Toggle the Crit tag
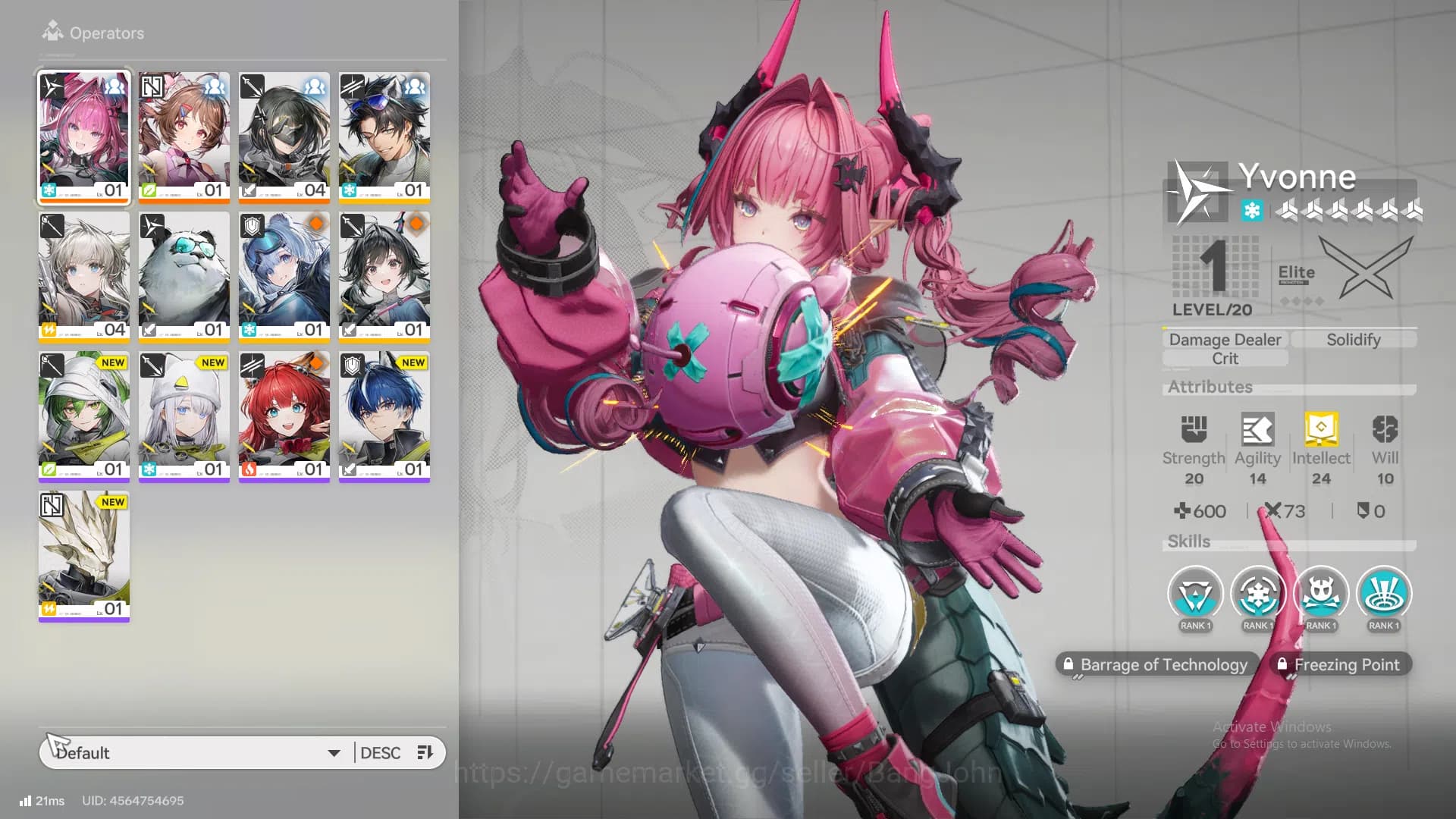The width and height of the screenshot is (1456, 819). (x=1225, y=359)
